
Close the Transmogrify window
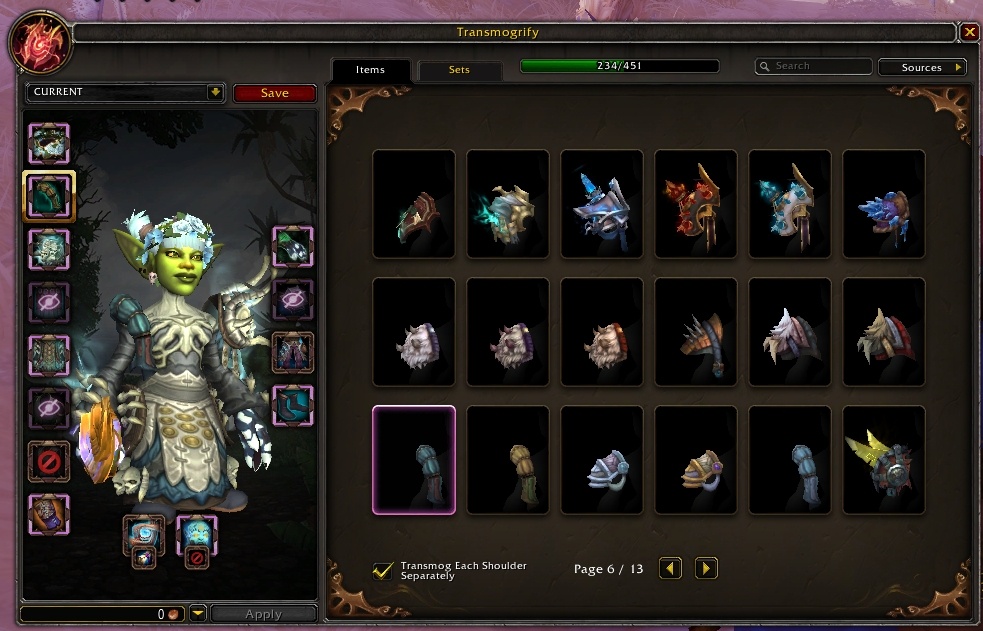[x=970, y=32]
